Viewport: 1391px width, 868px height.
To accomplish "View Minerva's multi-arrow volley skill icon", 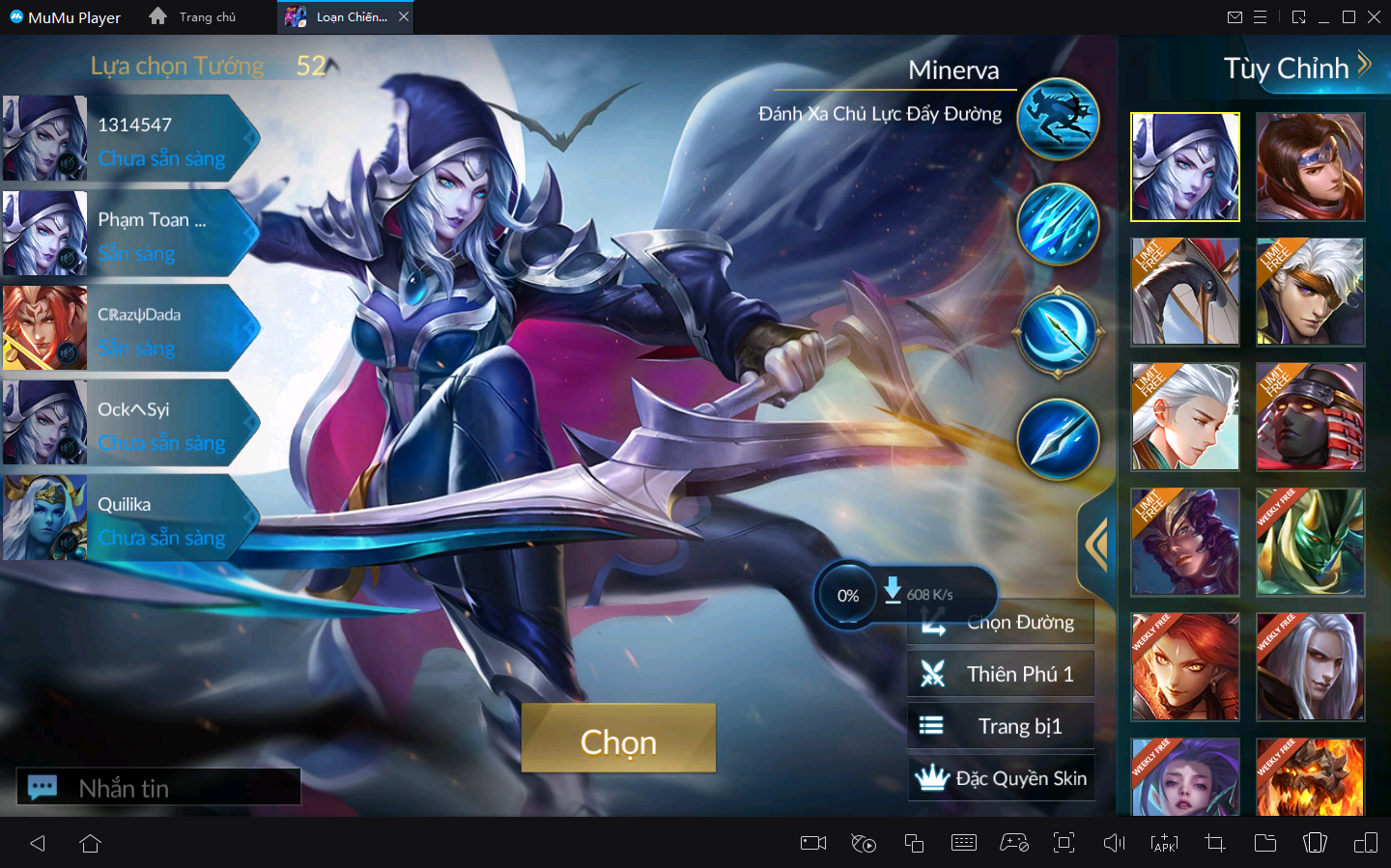I will pos(1058,224).
